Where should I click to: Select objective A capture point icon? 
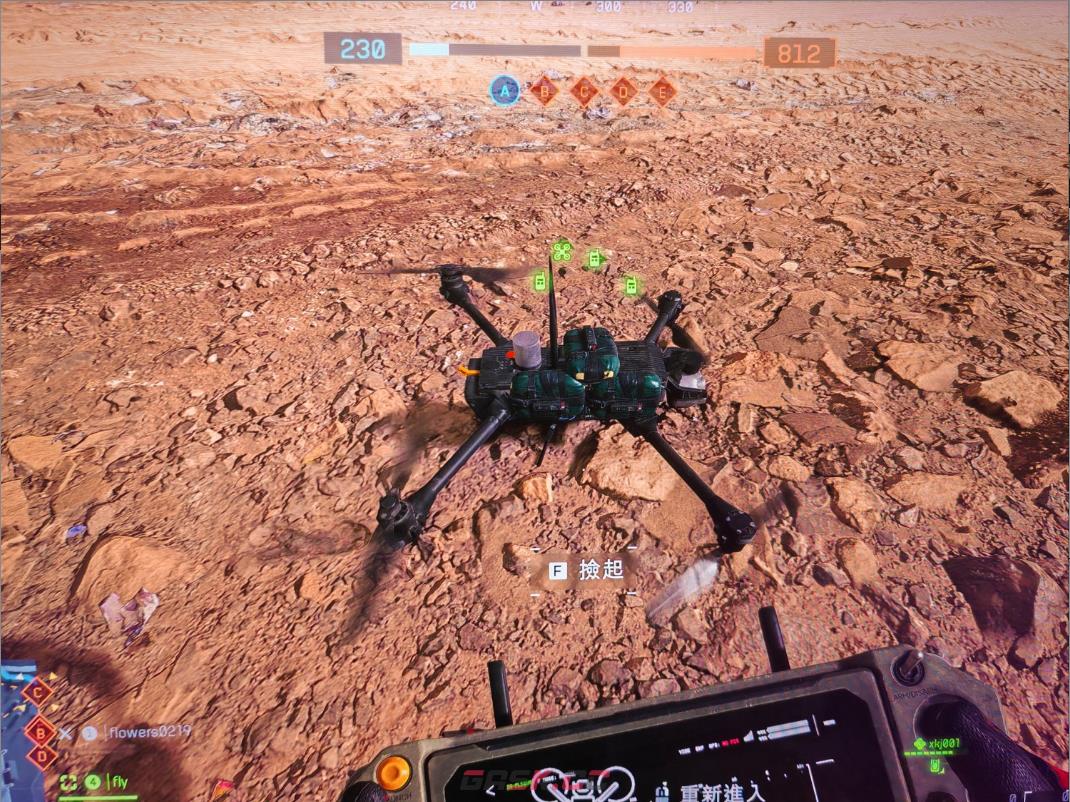click(505, 91)
